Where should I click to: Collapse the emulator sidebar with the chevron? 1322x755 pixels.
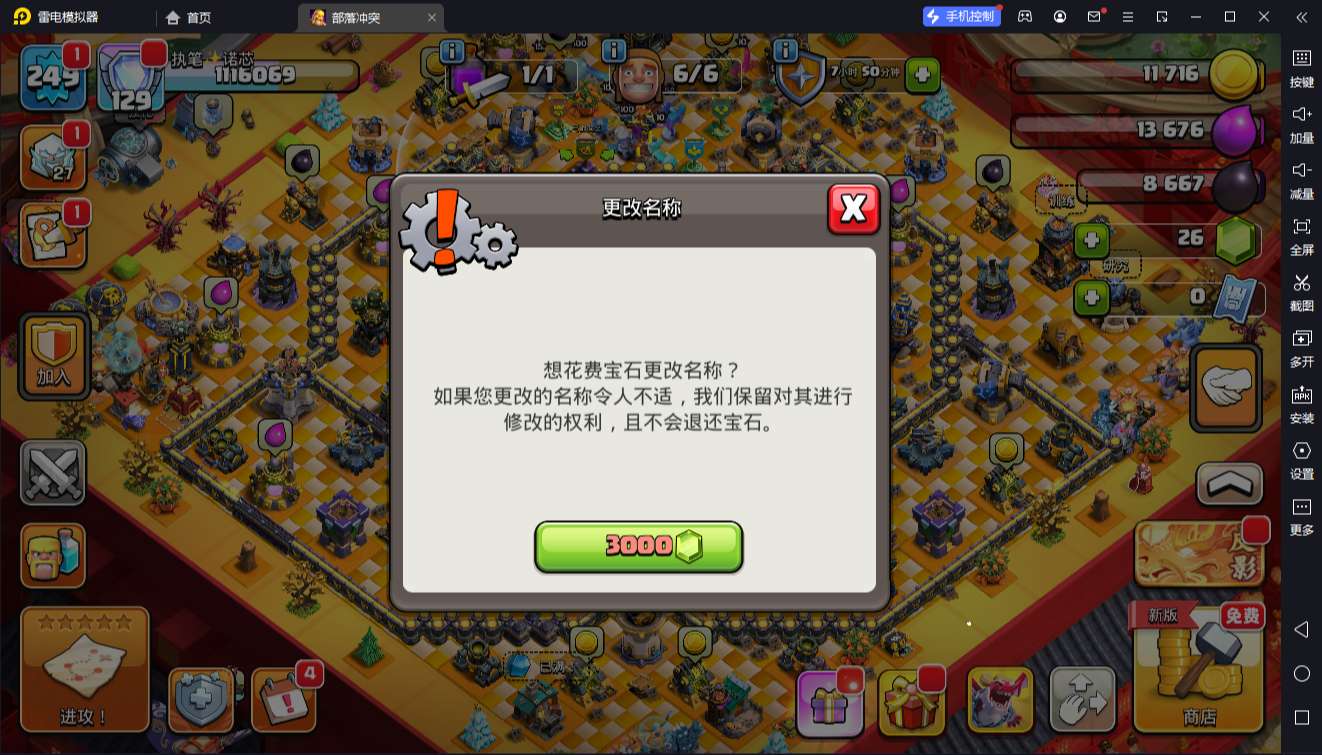click(x=1301, y=16)
